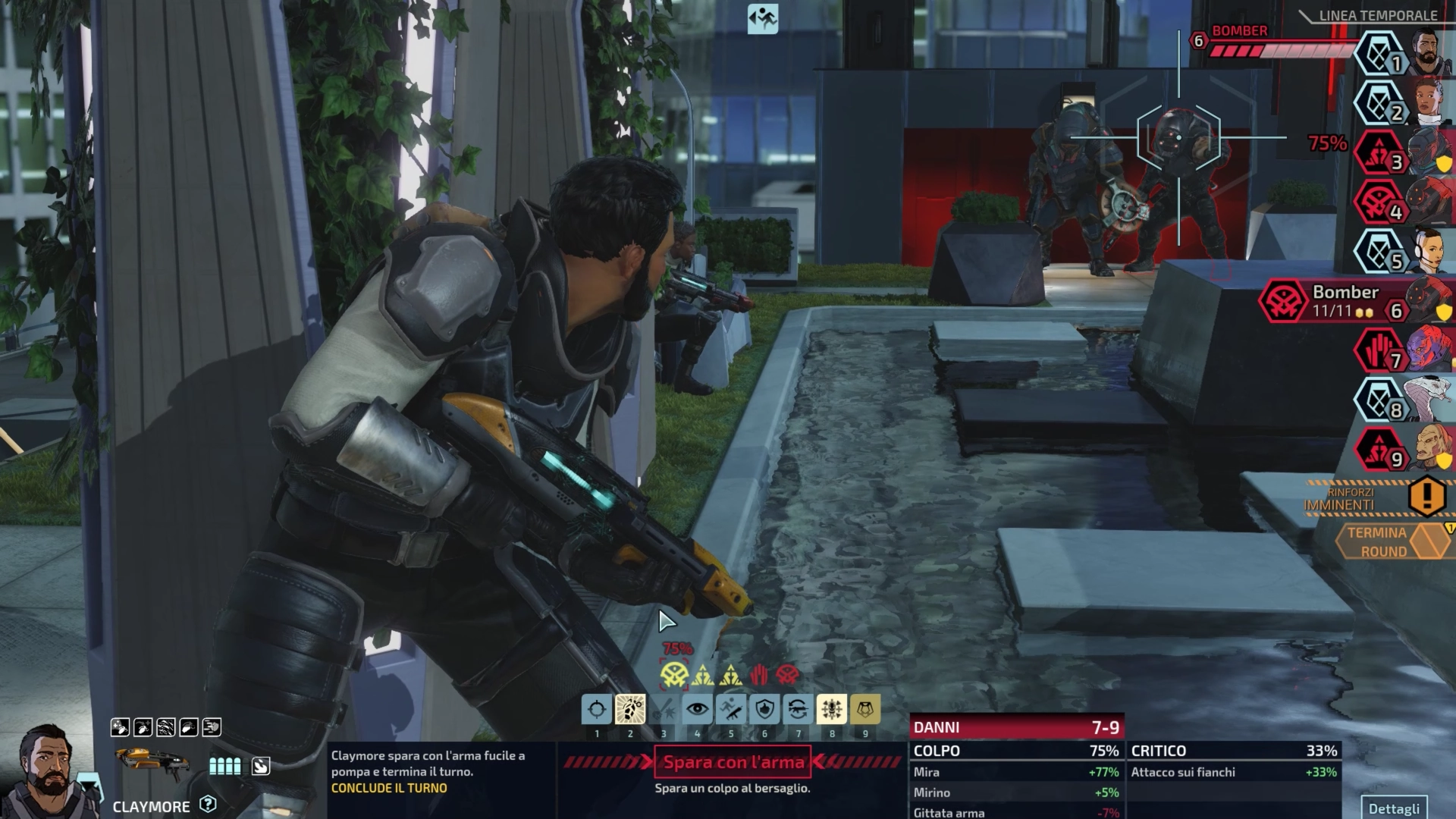Activate the grenade ability in slot 2
The image size is (1456, 819).
pyautogui.click(x=630, y=710)
